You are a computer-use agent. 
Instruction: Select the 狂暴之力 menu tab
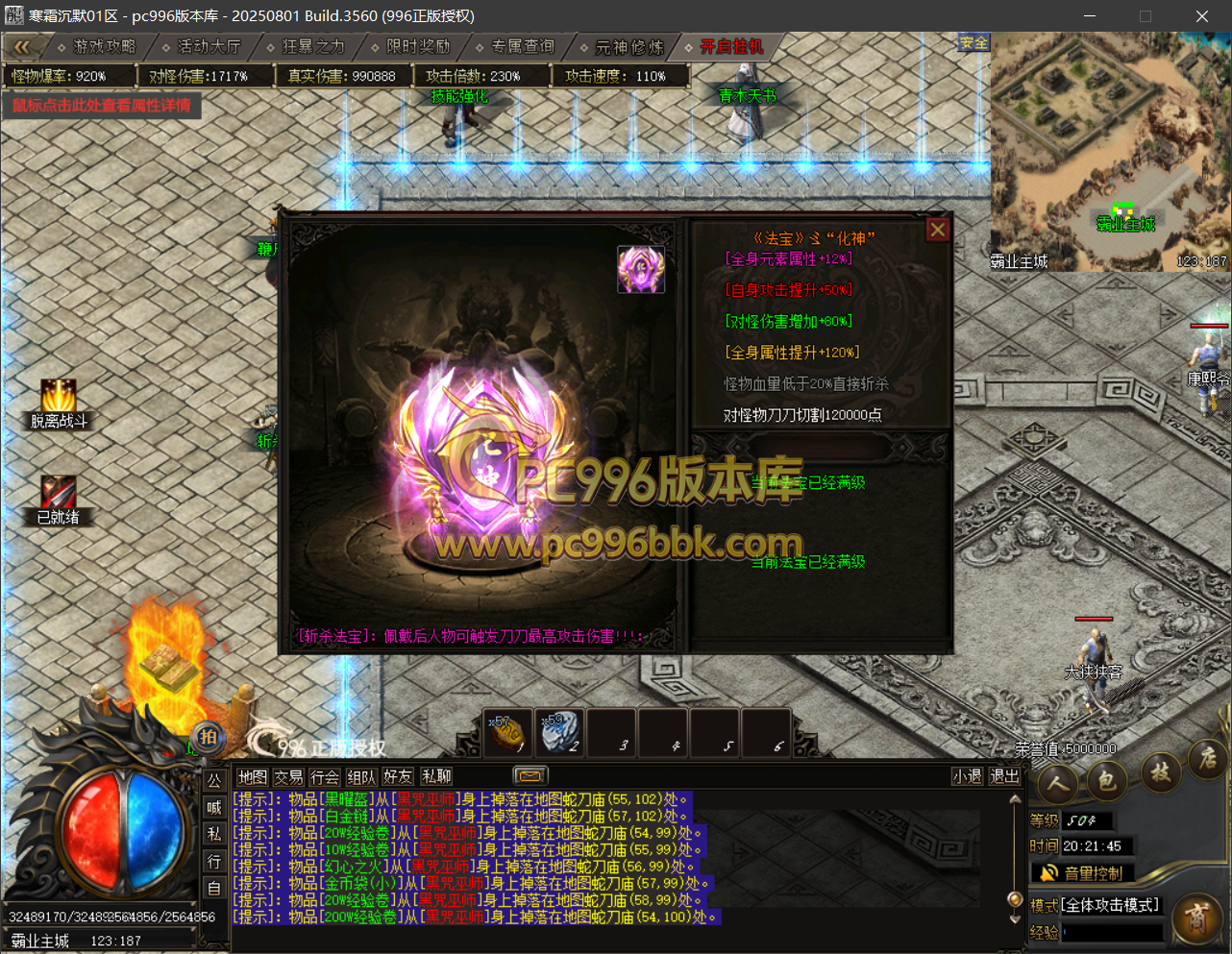tap(312, 46)
